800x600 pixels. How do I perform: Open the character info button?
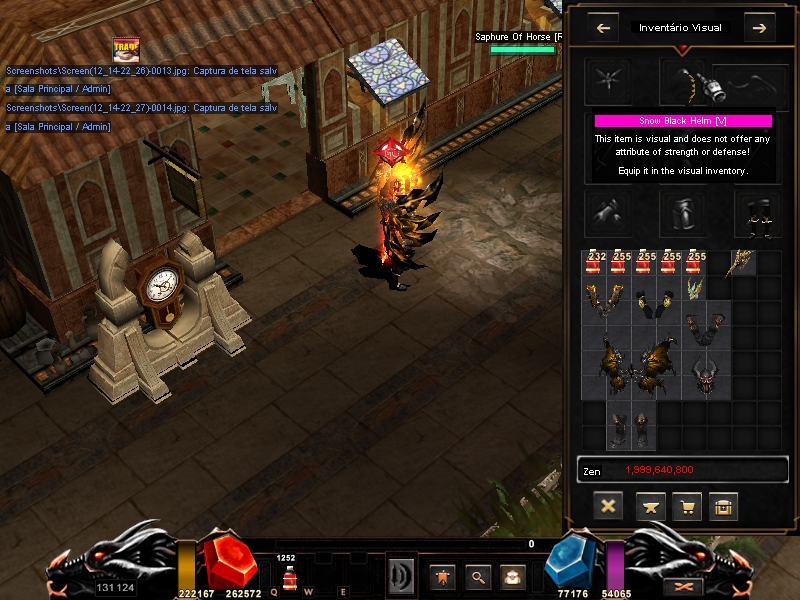coord(441,576)
